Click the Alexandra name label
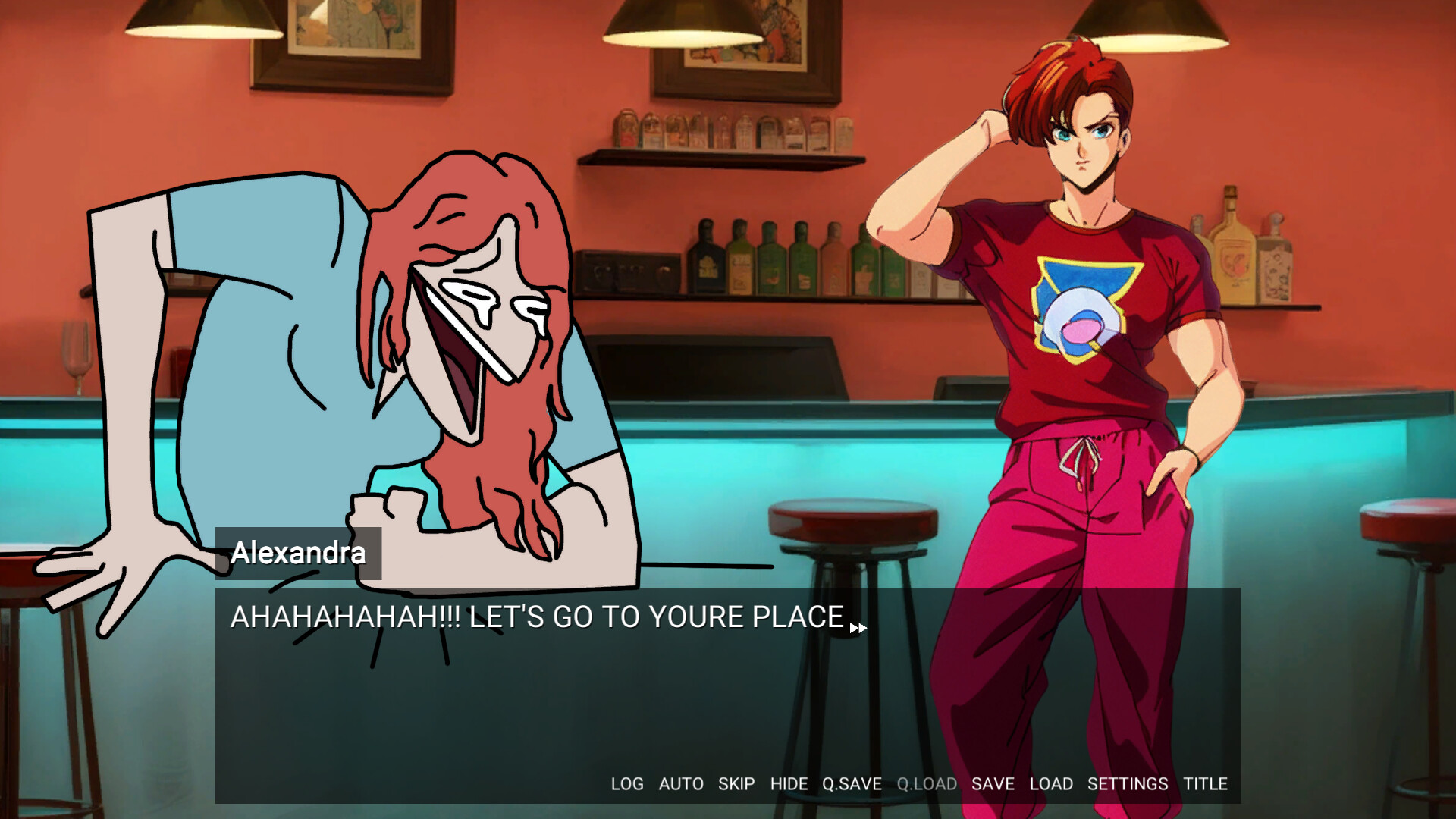Image resolution: width=1456 pixels, height=819 pixels. (298, 553)
